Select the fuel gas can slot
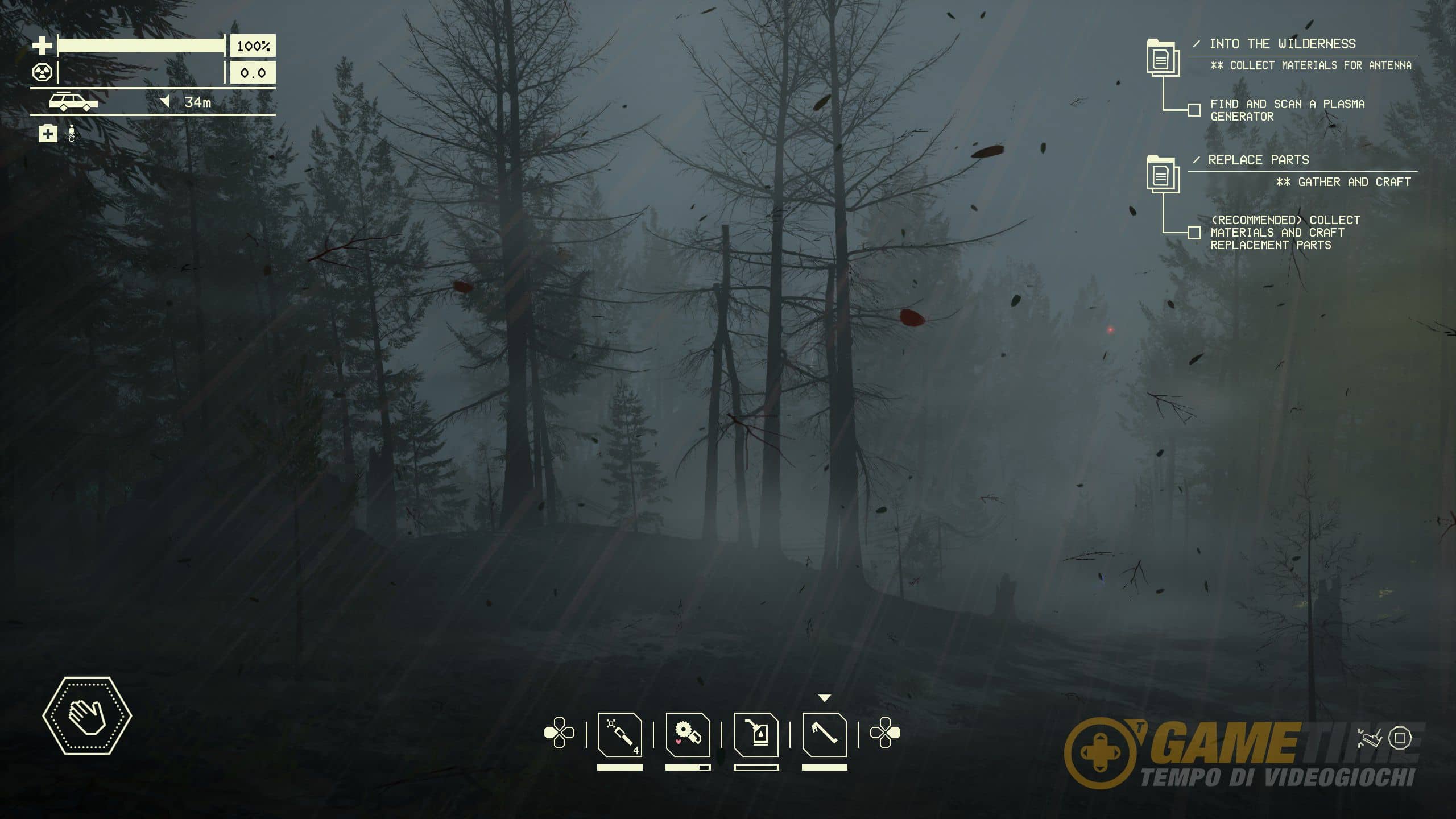Viewport: 1456px width, 819px height. pyautogui.click(x=756, y=734)
